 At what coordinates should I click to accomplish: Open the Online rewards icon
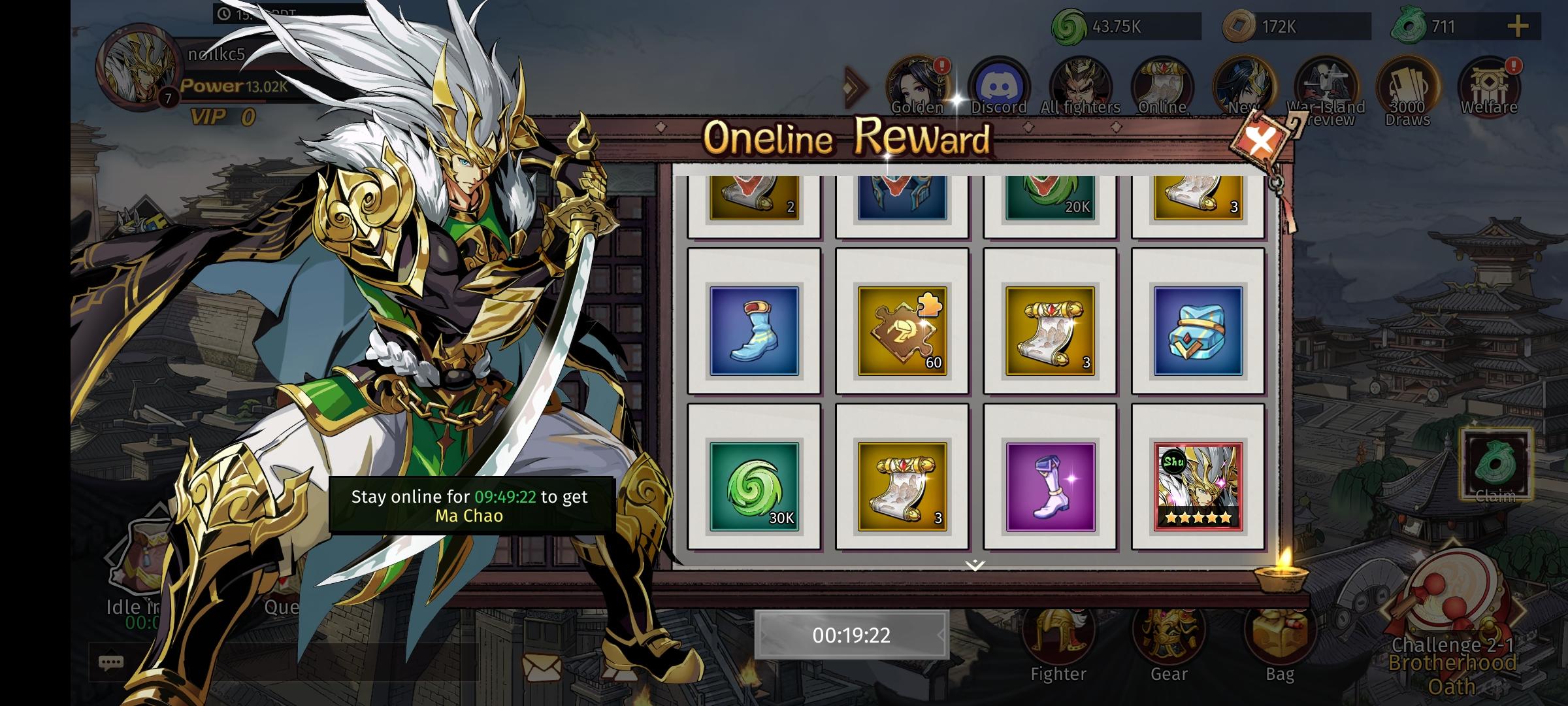[1163, 84]
